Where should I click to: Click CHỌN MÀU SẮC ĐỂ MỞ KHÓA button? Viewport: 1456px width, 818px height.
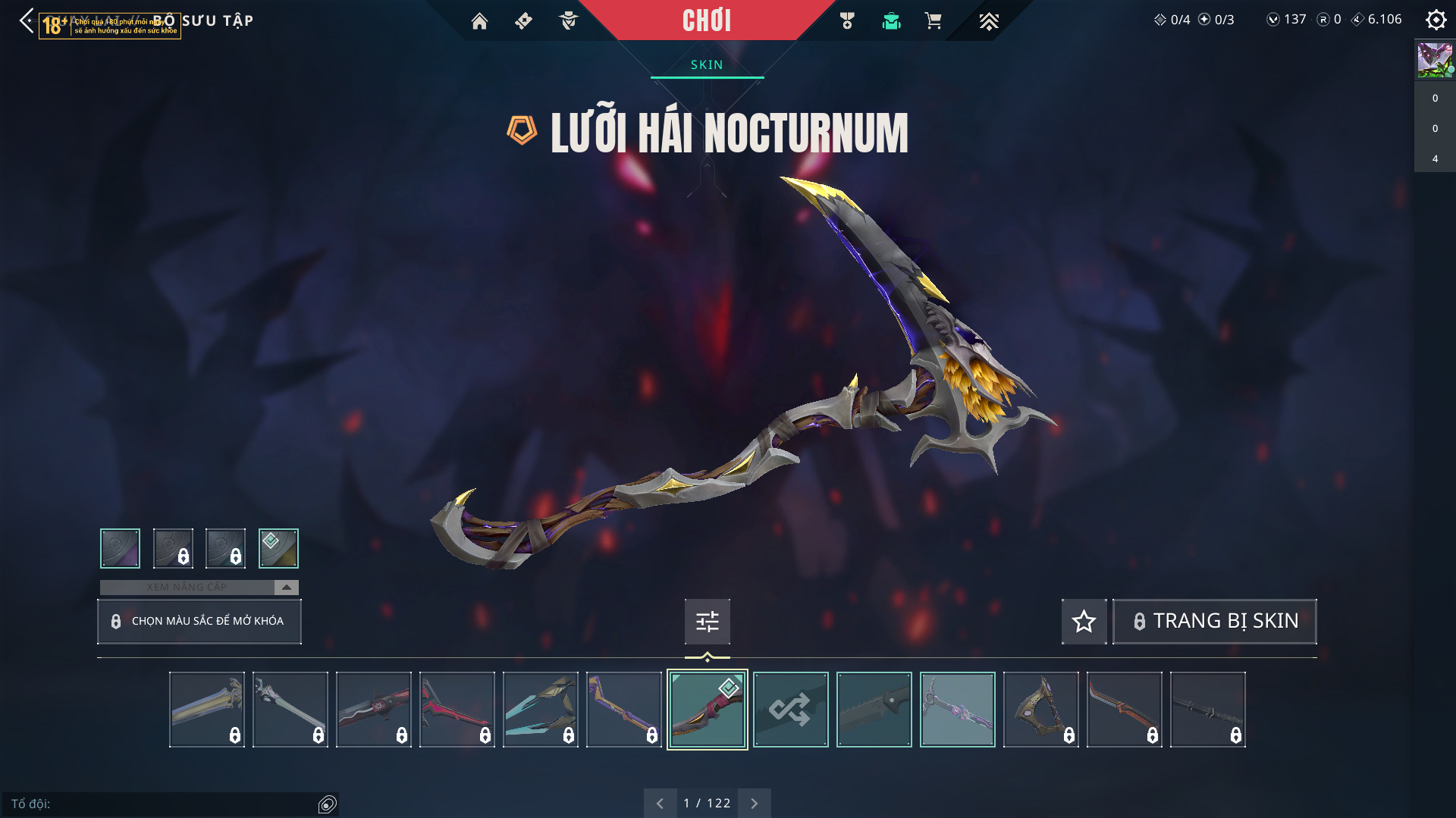tap(199, 621)
